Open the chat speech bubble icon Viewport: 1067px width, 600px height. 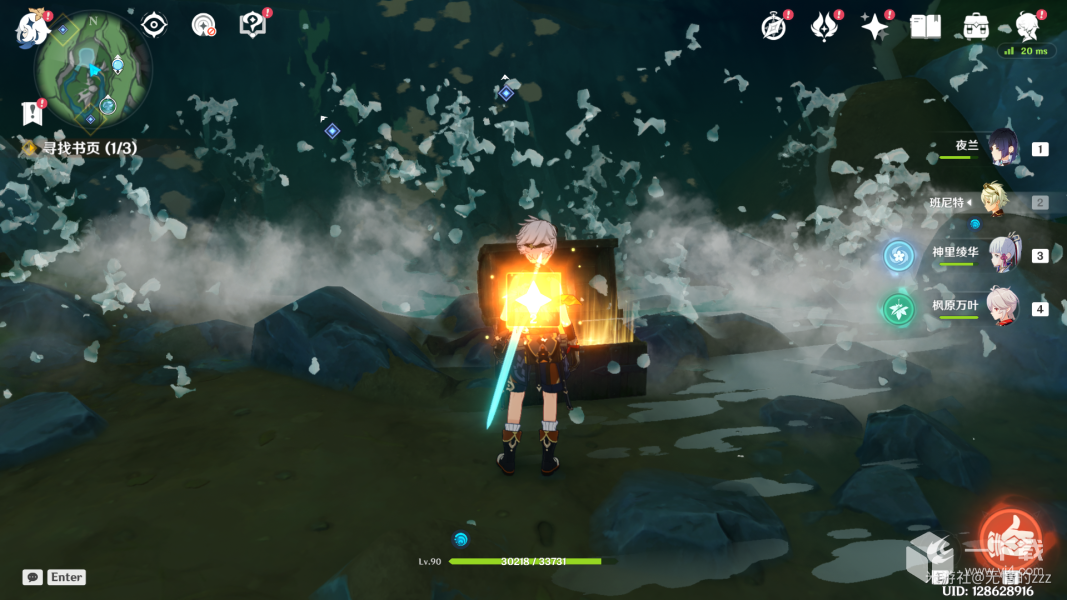point(33,577)
